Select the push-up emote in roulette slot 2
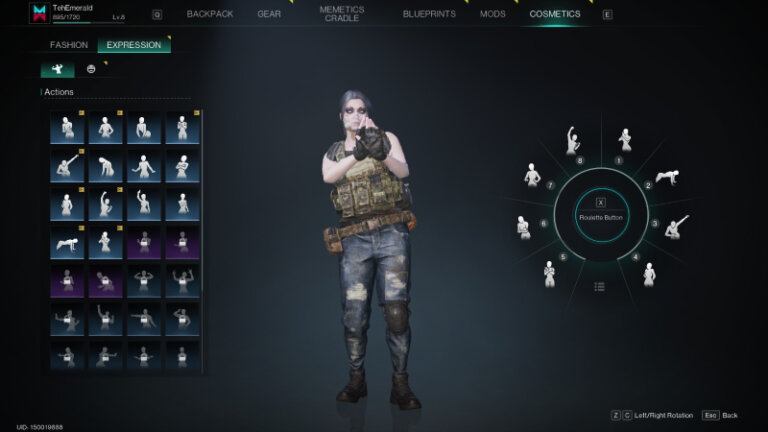Screen dimensions: 768x432 (x=667, y=178)
